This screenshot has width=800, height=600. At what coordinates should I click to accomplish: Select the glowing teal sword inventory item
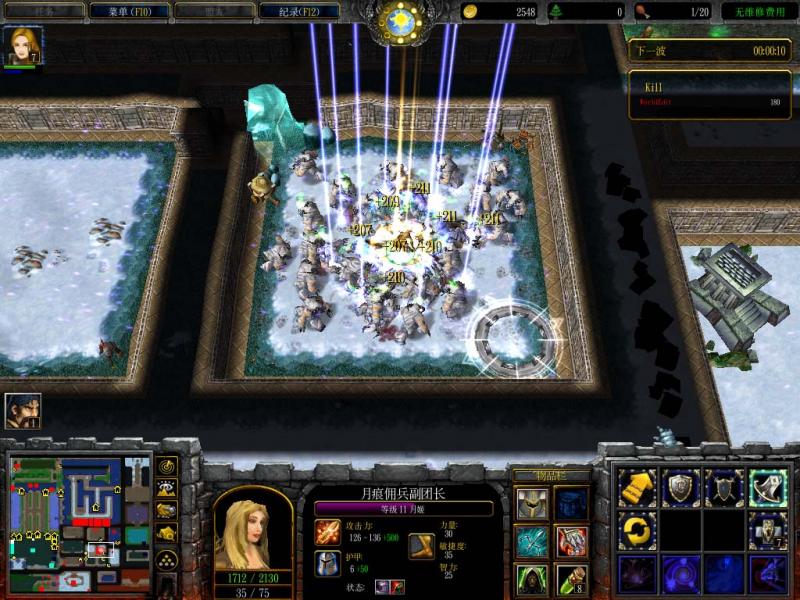[532, 542]
